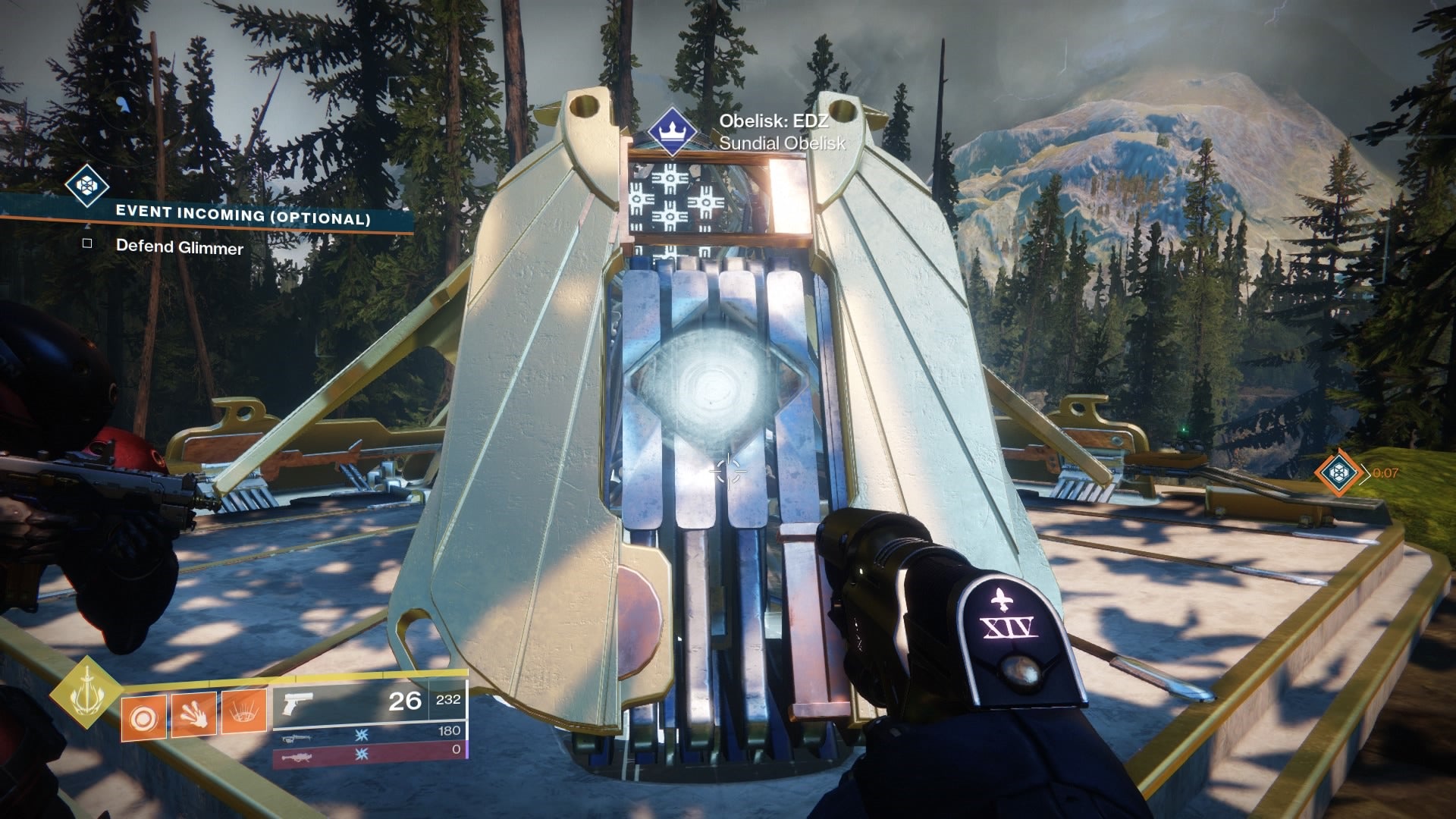Screen dimensions: 1456x819
Task: Switch to the energy weapon slot
Action: point(369,734)
